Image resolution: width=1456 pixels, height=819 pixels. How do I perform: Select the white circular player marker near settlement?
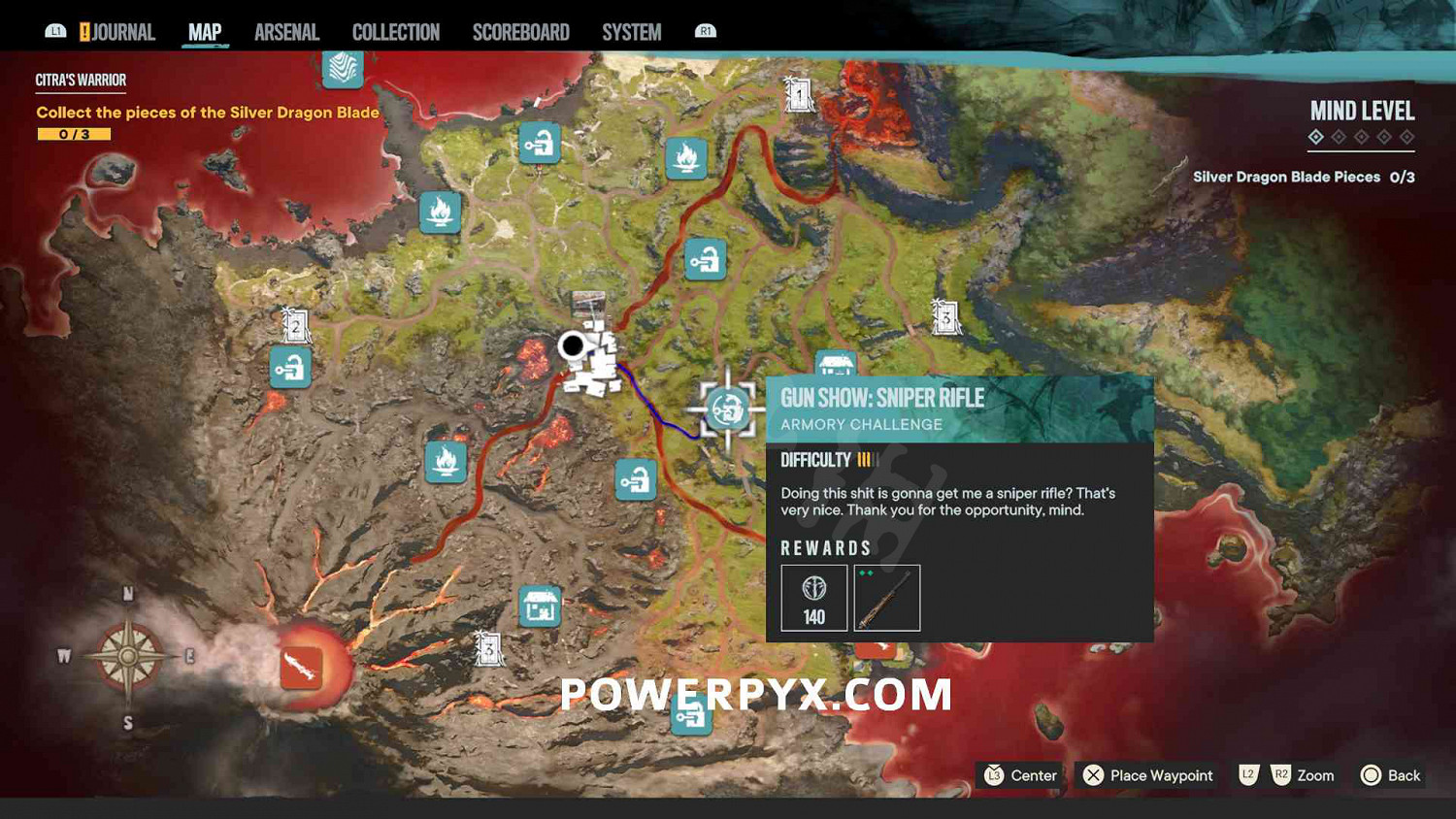tap(573, 345)
